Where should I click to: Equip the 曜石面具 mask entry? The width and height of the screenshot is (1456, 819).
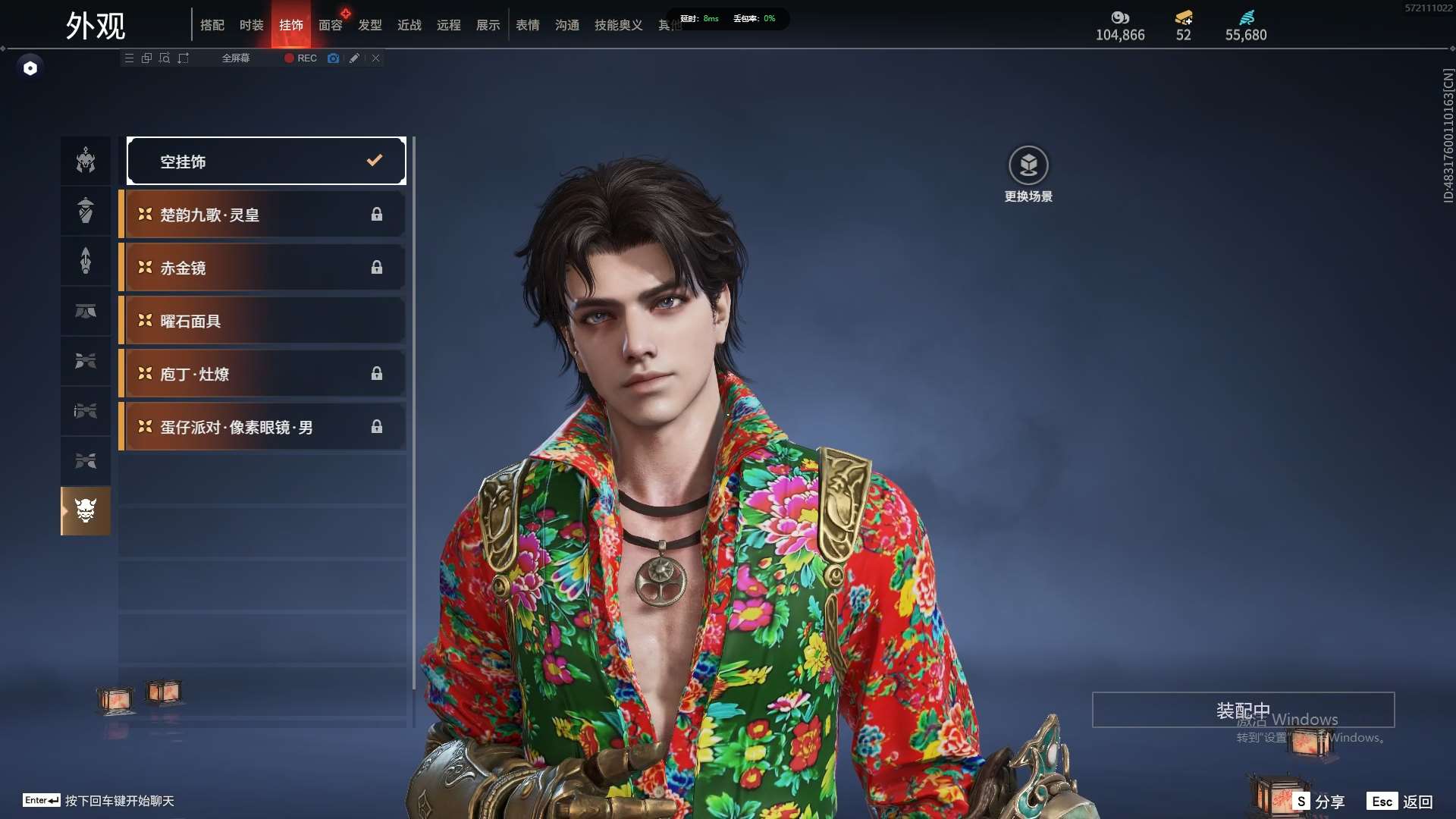pyautogui.click(x=262, y=321)
